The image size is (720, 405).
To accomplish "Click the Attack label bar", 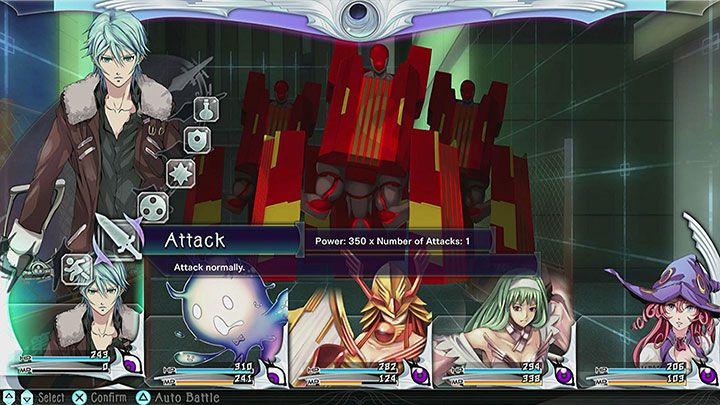I will pyautogui.click(x=220, y=240).
